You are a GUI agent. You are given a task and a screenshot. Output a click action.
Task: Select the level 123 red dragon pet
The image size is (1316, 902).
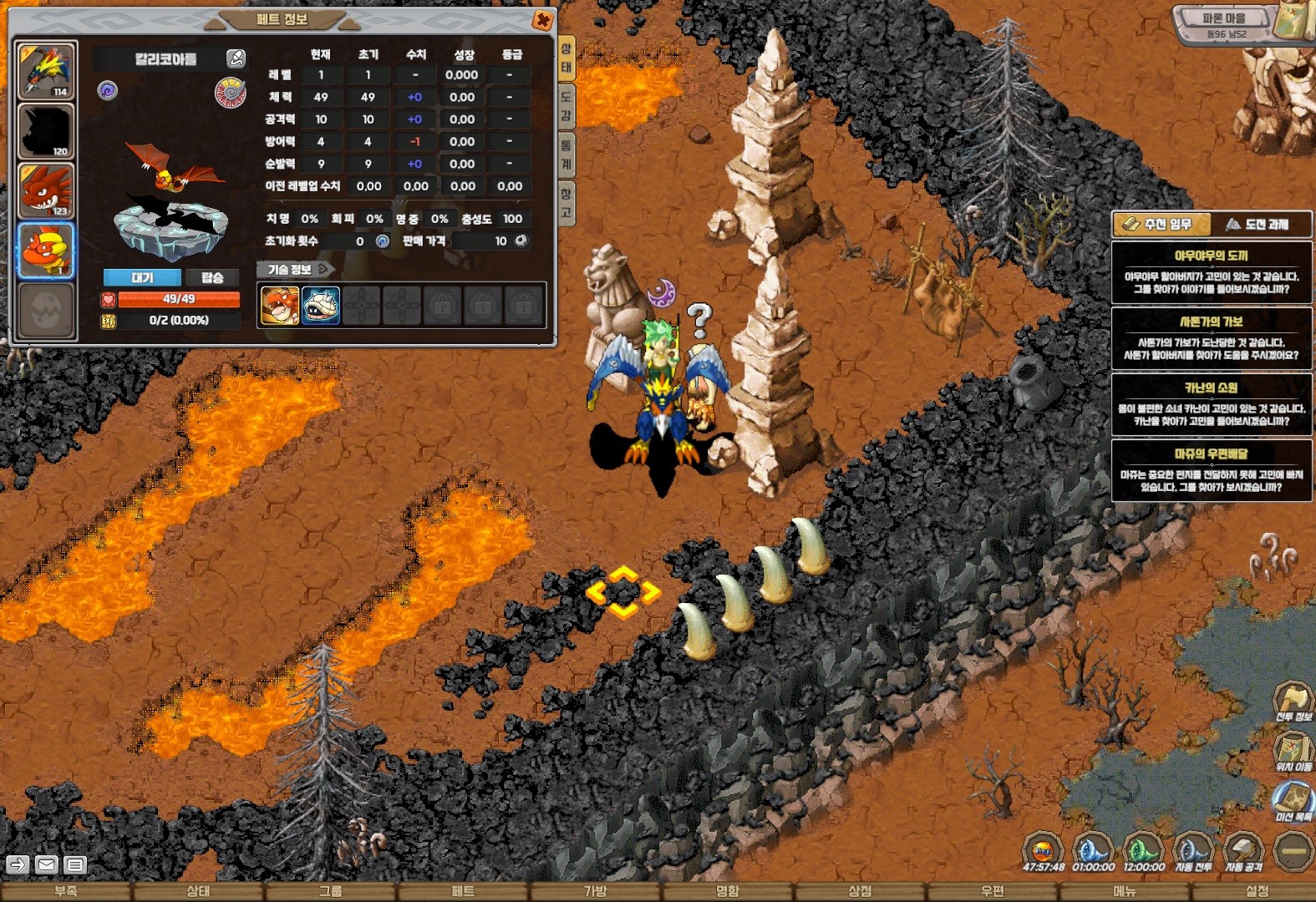[46, 190]
